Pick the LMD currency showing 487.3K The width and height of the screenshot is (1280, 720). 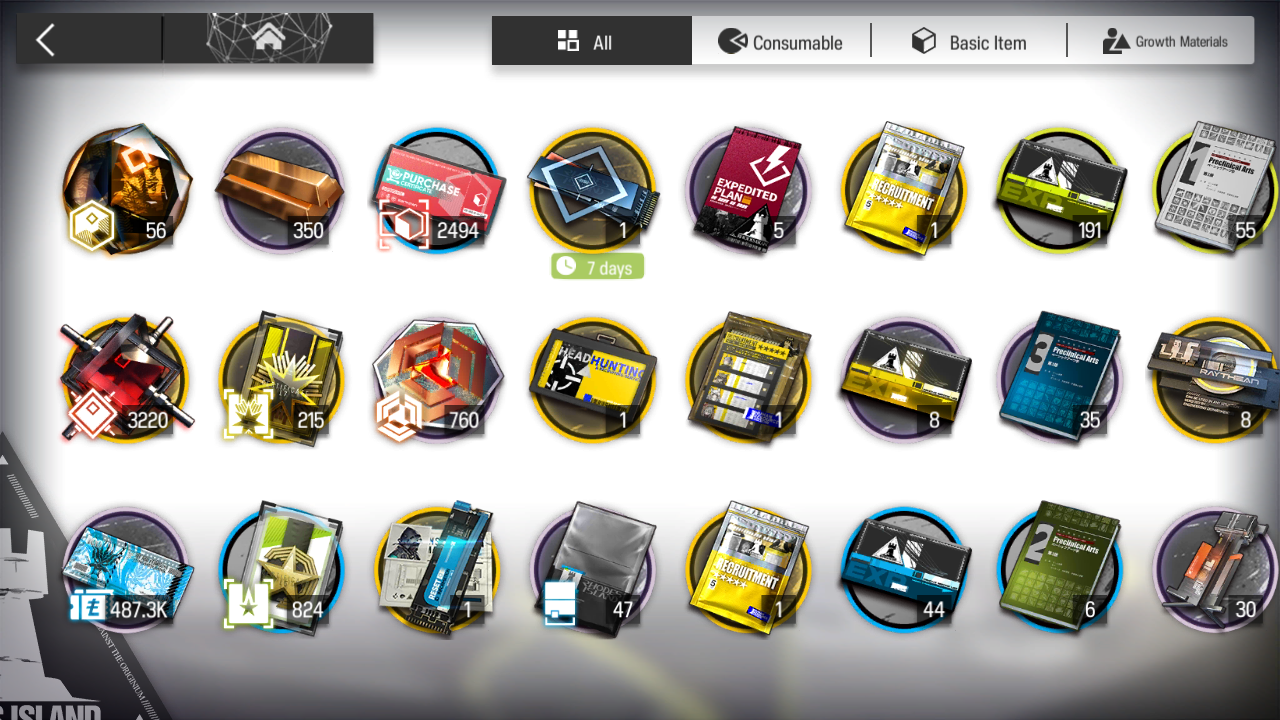coord(125,570)
